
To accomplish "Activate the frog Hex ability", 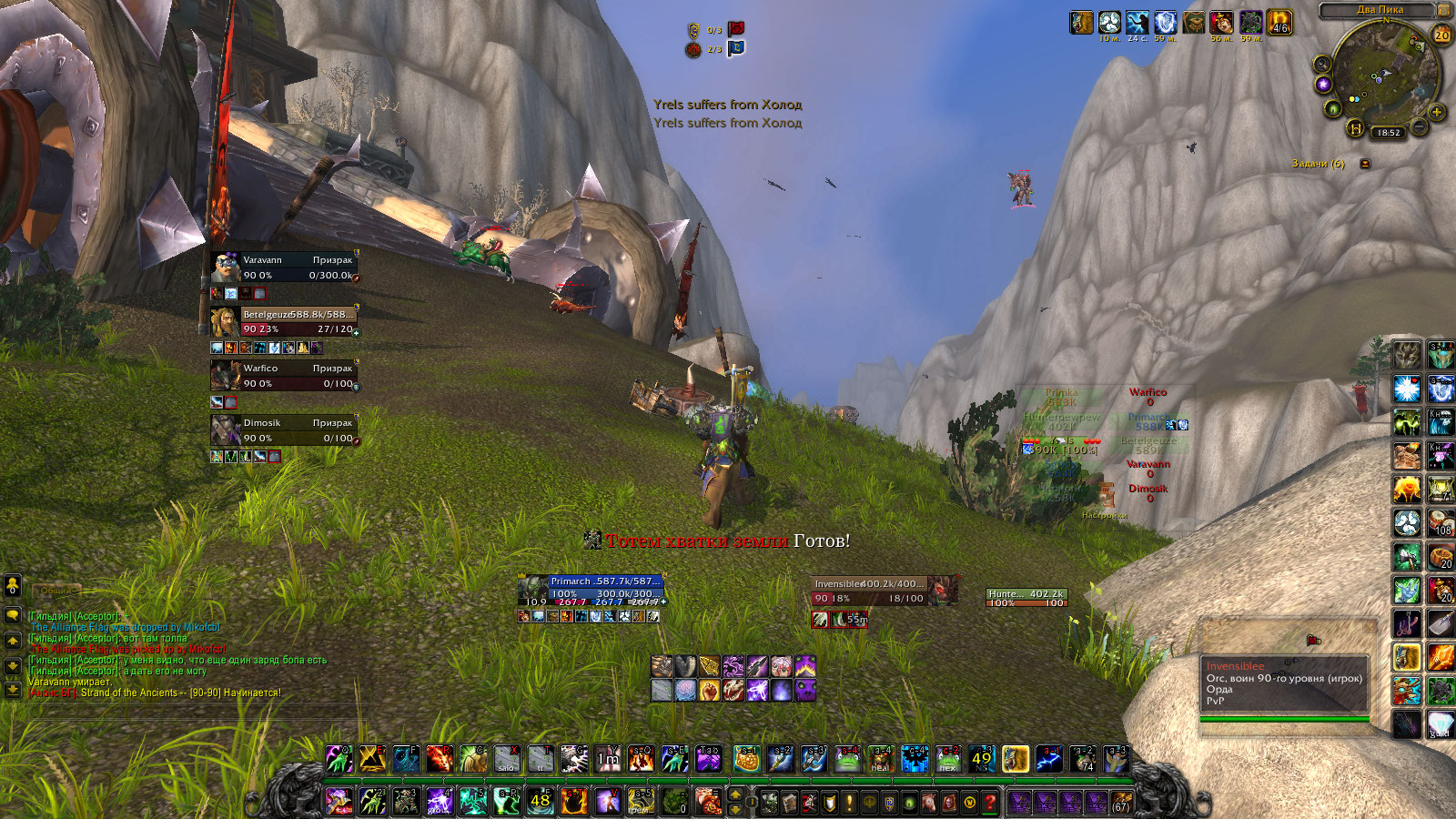I will [947, 758].
